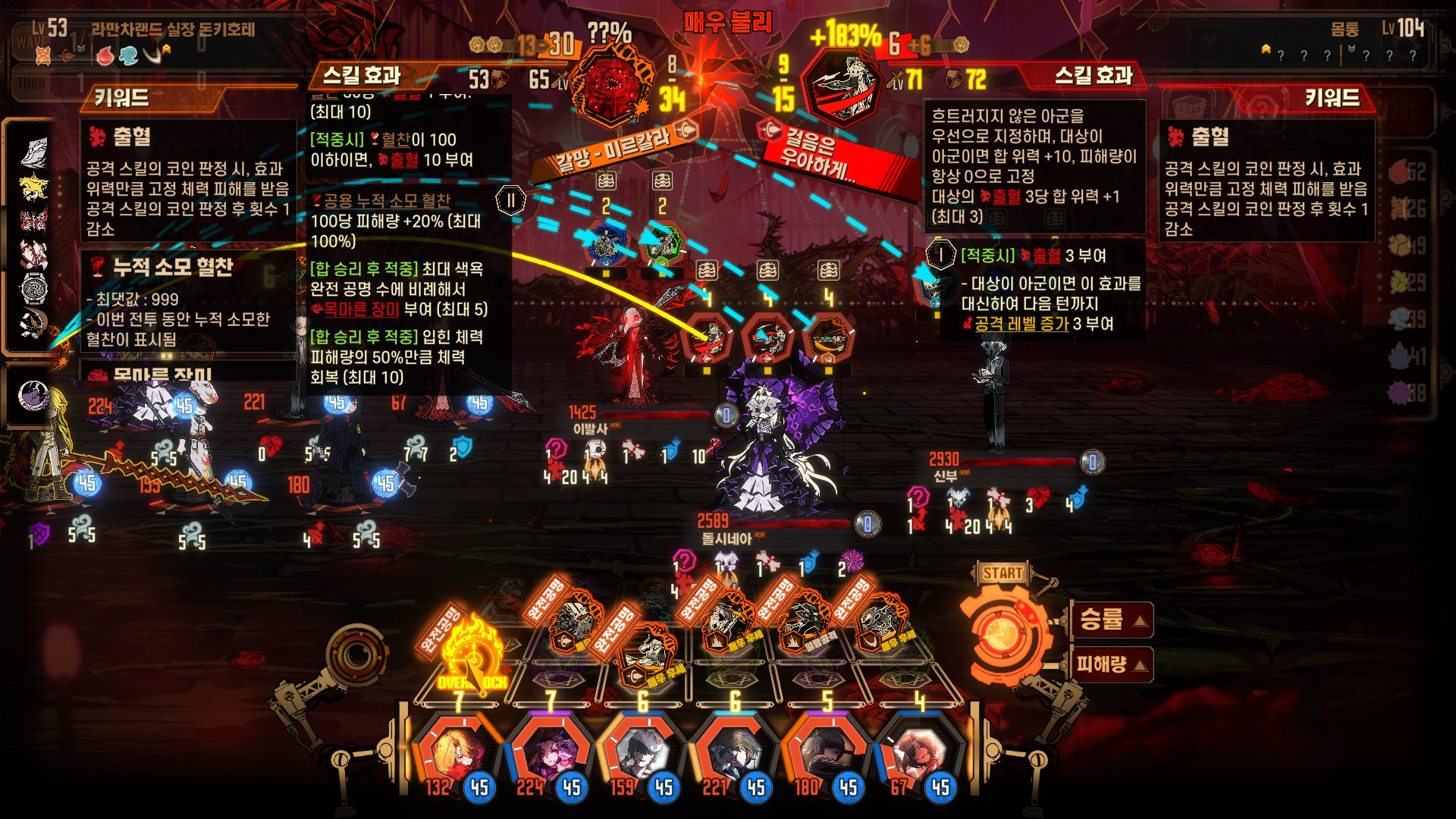Start the turn with the START gear

click(x=1001, y=631)
